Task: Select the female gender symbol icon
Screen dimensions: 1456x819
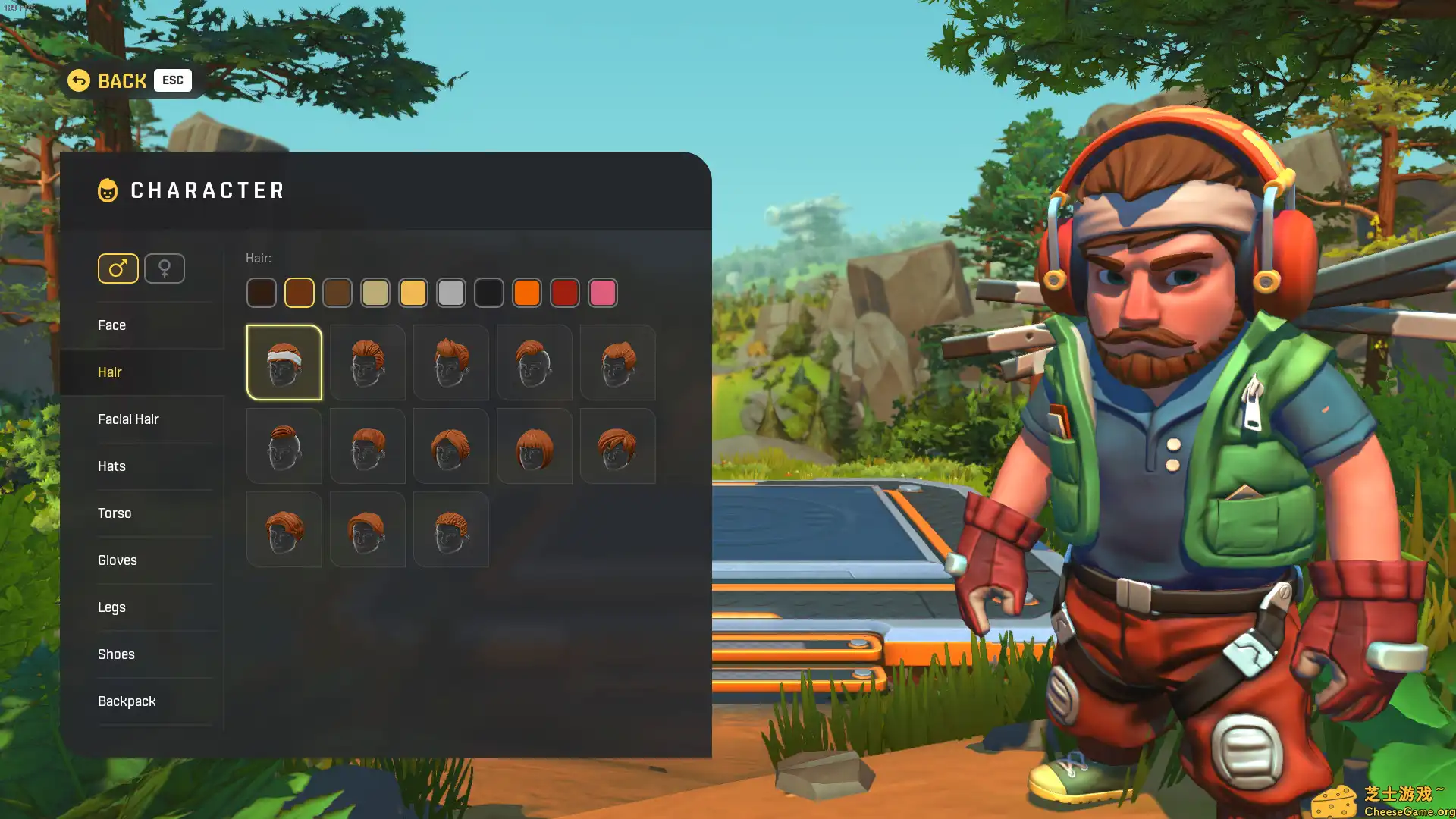Action: coord(165,268)
